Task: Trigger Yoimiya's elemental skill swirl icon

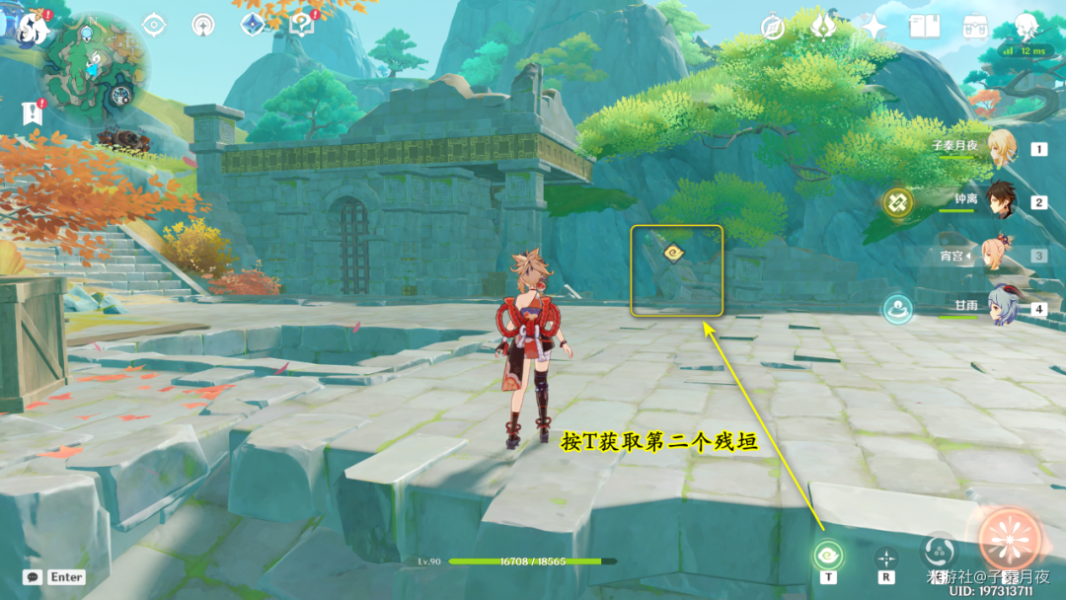Action: point(938,549)
